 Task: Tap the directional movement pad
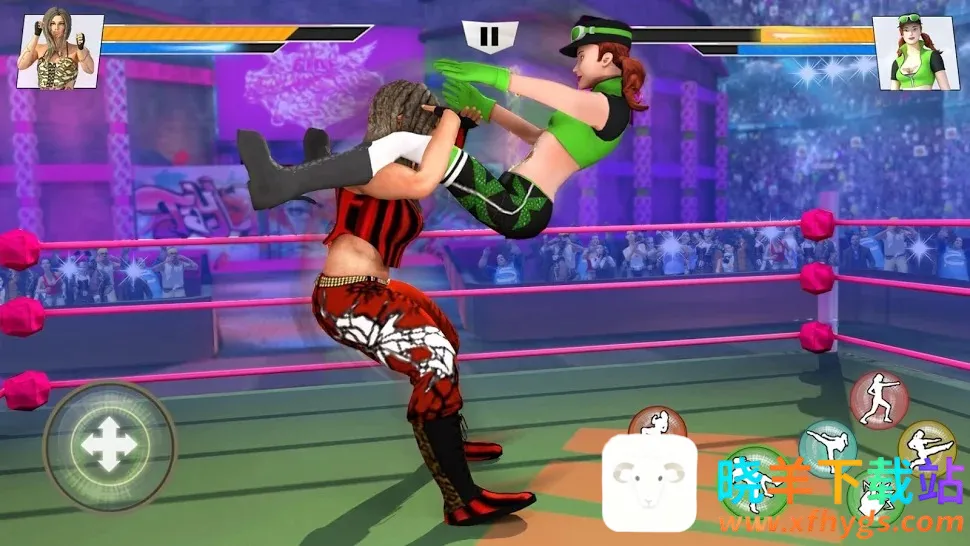pos(109,446)
